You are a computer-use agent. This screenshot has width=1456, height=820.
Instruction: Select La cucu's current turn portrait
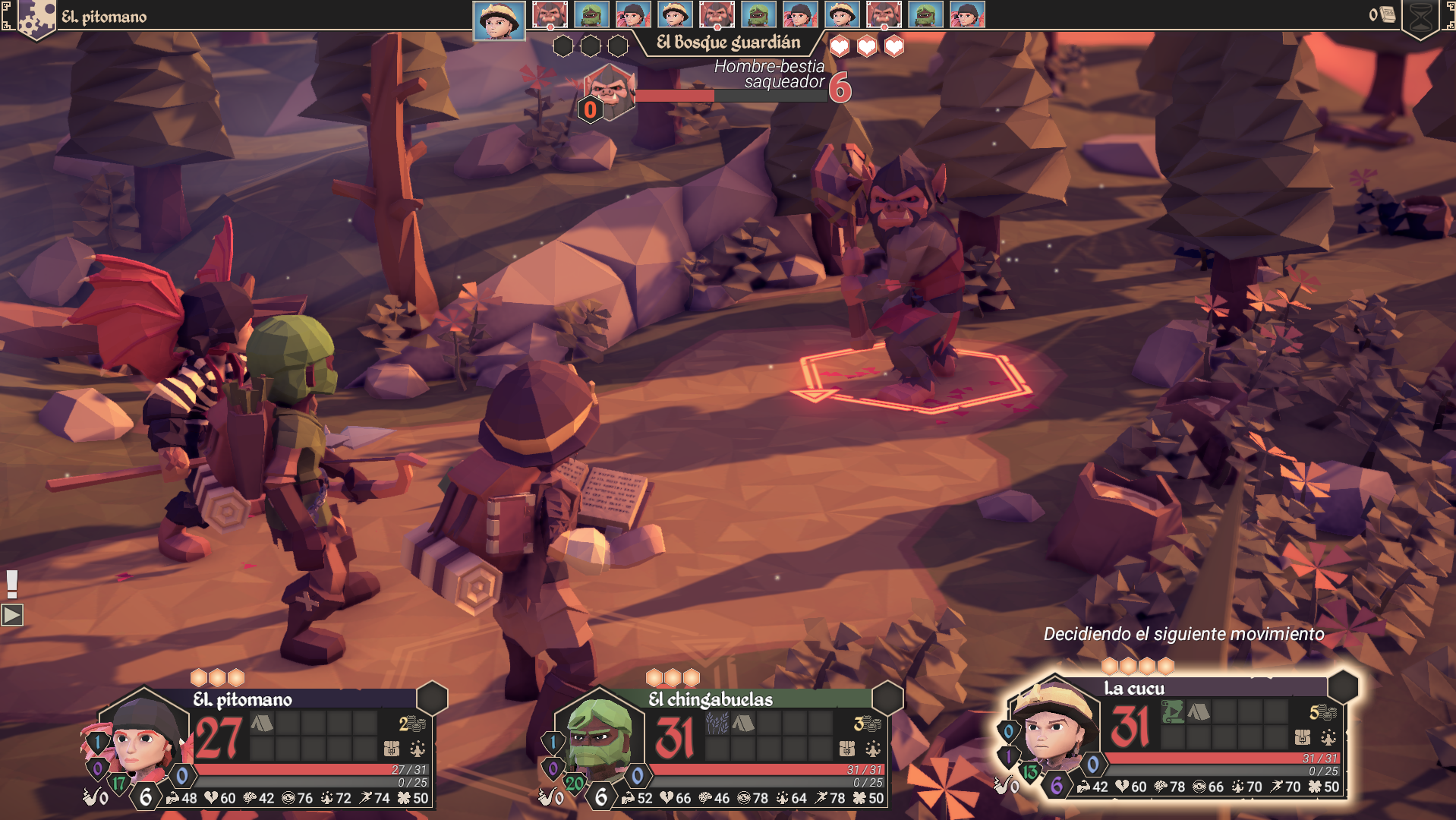[499, 20]
